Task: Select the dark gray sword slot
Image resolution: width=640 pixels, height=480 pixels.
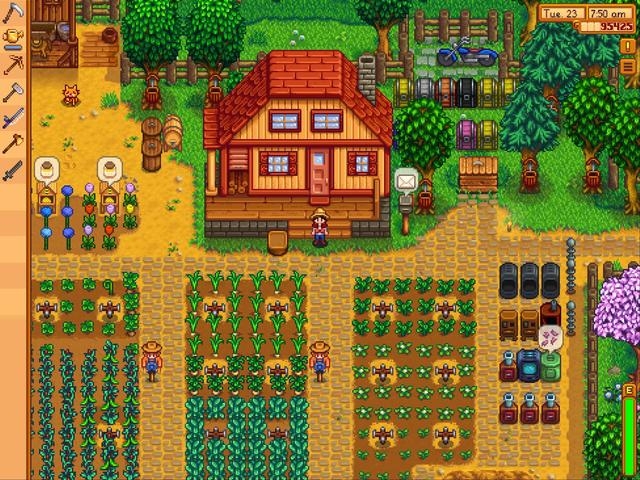Action: click(x=13, y=169)
